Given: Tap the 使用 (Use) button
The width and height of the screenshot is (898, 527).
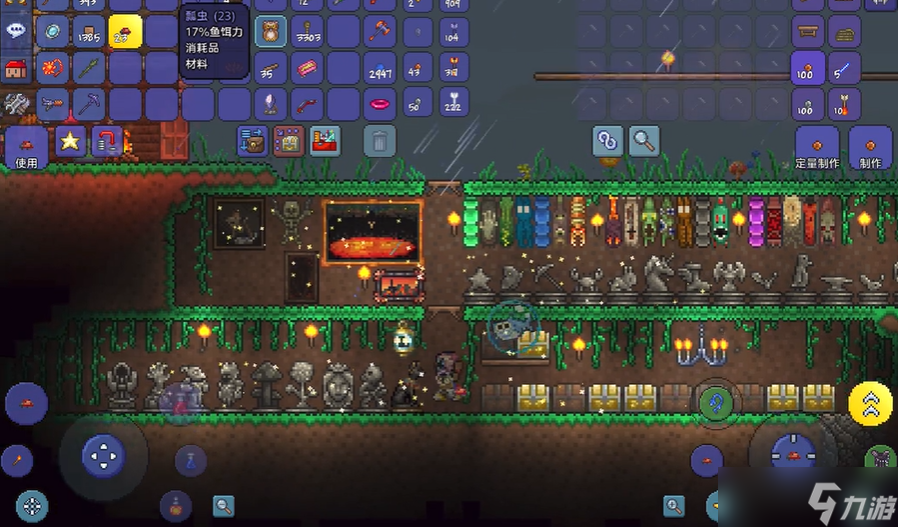Looking at the screenshot, I should (26, 147).
